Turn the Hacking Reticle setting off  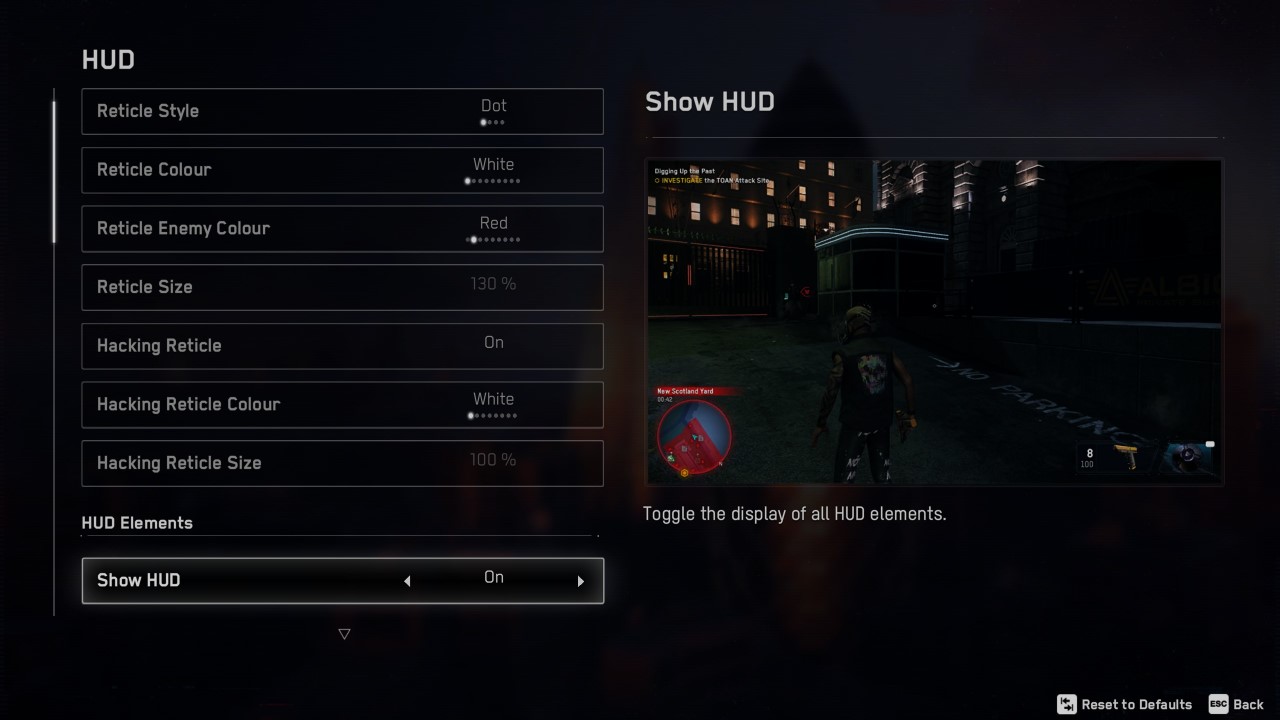(x=342, y=346)
